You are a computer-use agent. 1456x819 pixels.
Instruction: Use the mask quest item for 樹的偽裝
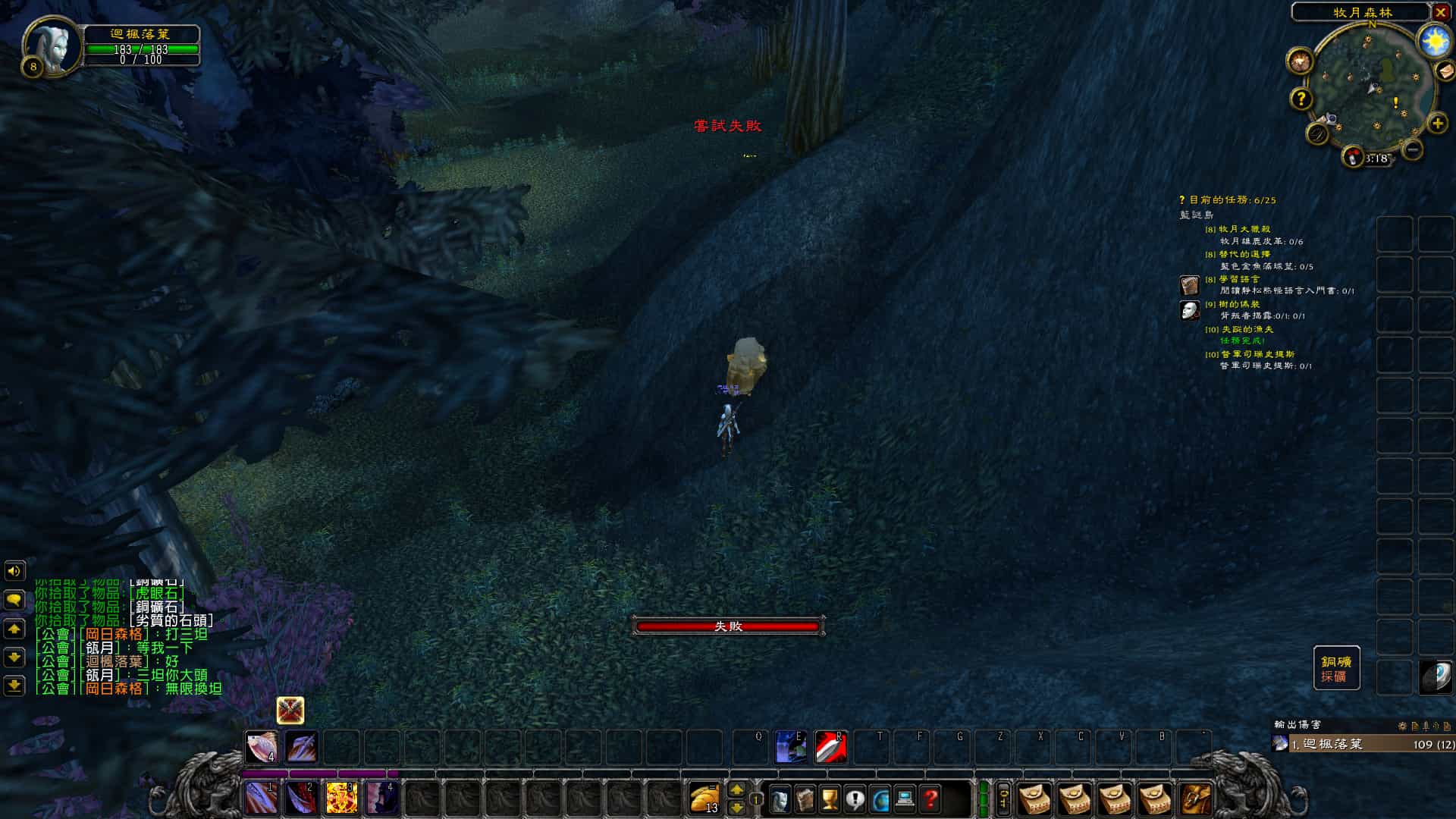pyautogui.click(x=1190, y=310)
